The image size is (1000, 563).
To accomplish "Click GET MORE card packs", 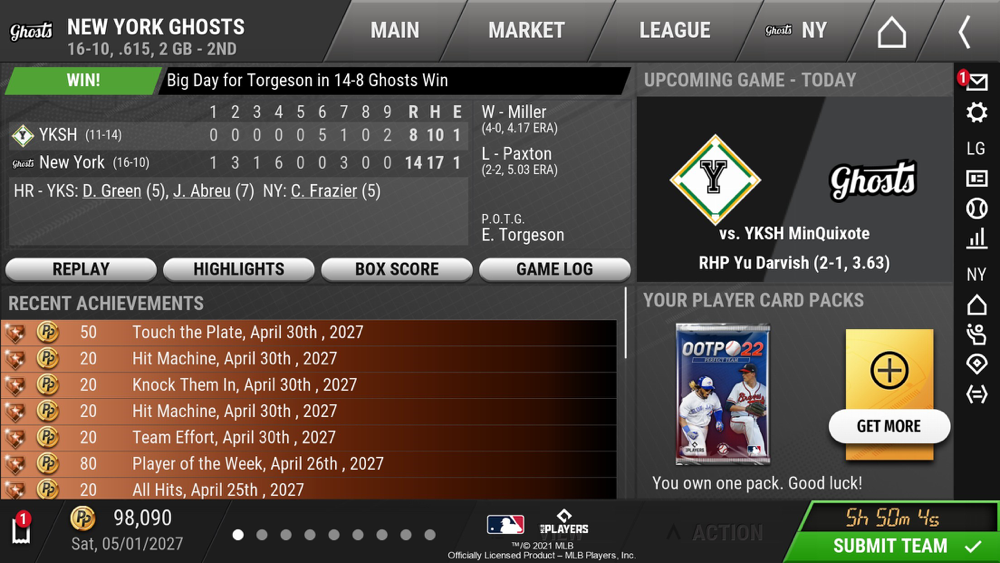I will [x=889, y=426].
